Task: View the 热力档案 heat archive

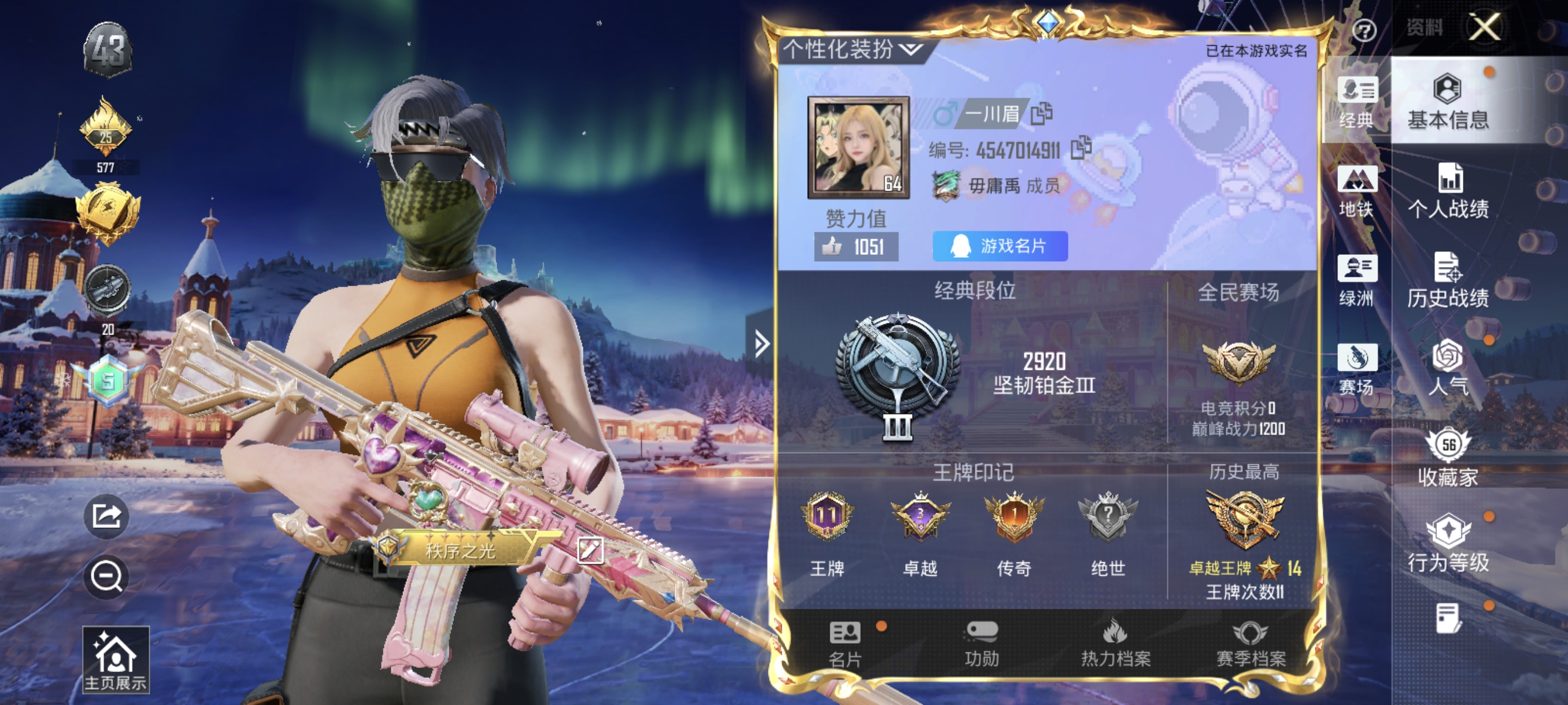Action: click(1115, 644)
